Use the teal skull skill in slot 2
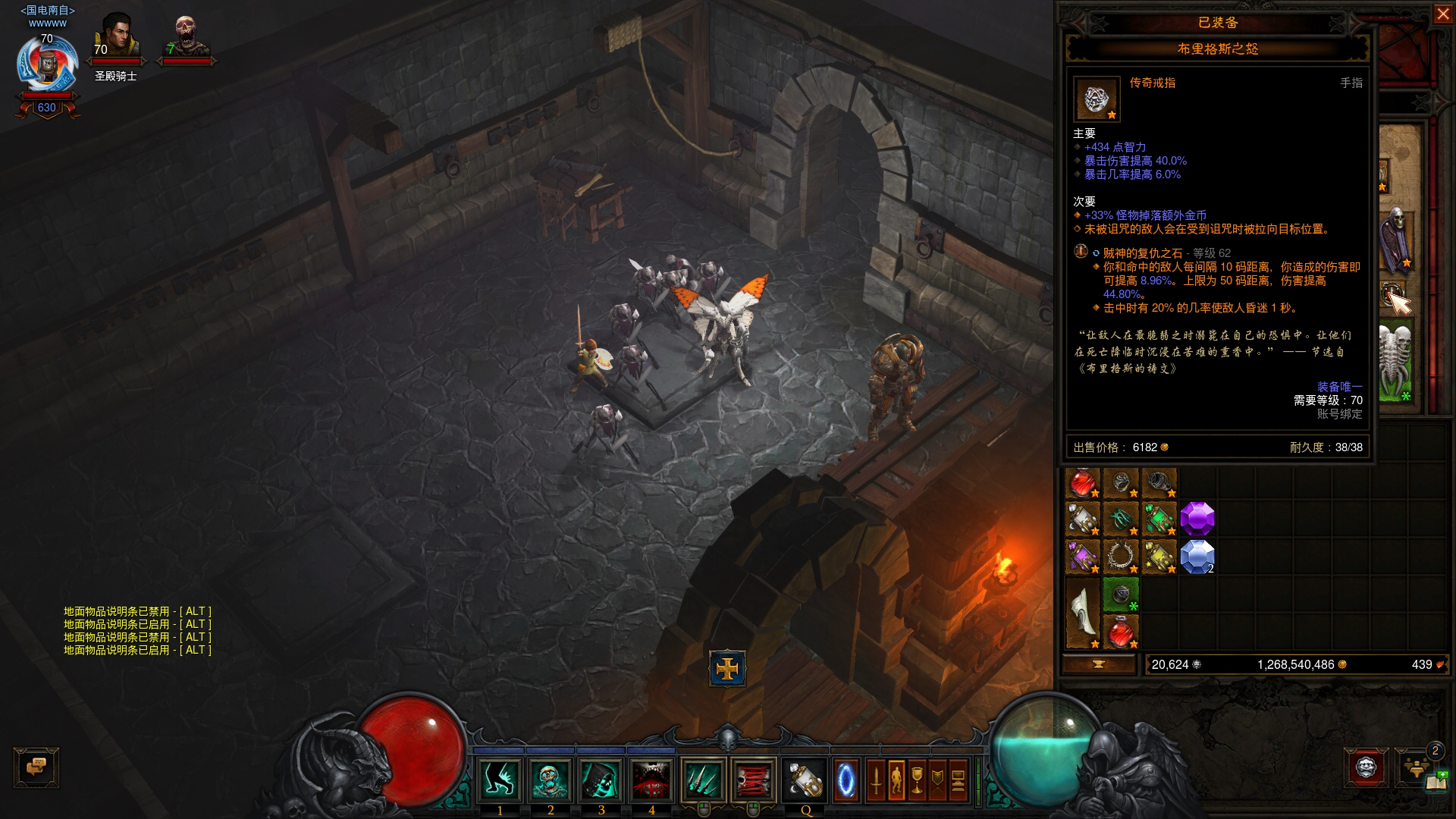Viewport: 1456px width, 819px height. point(551,780)
